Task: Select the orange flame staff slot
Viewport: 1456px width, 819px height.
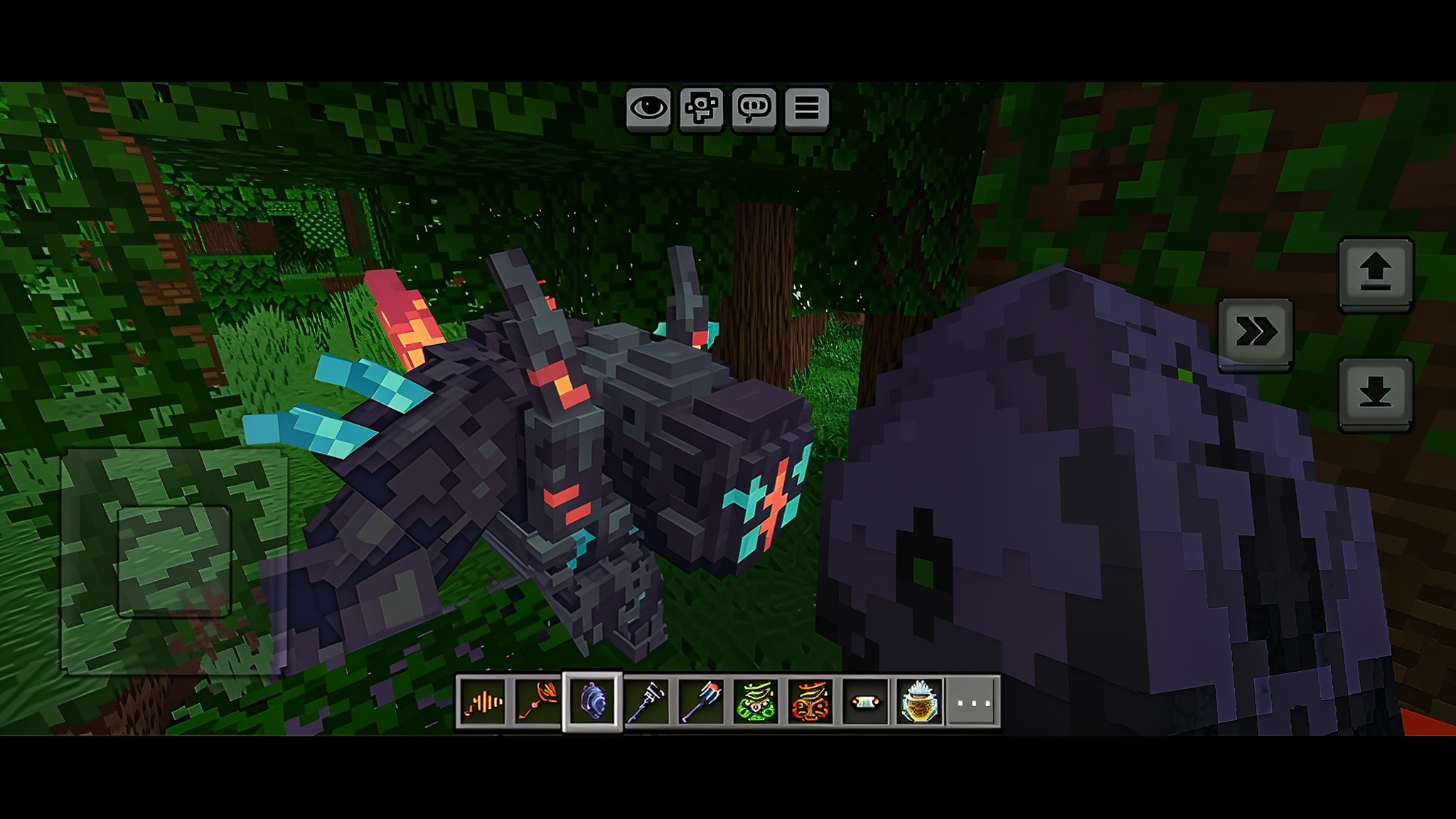Action: pyautogui.click(x=537, y=702)
